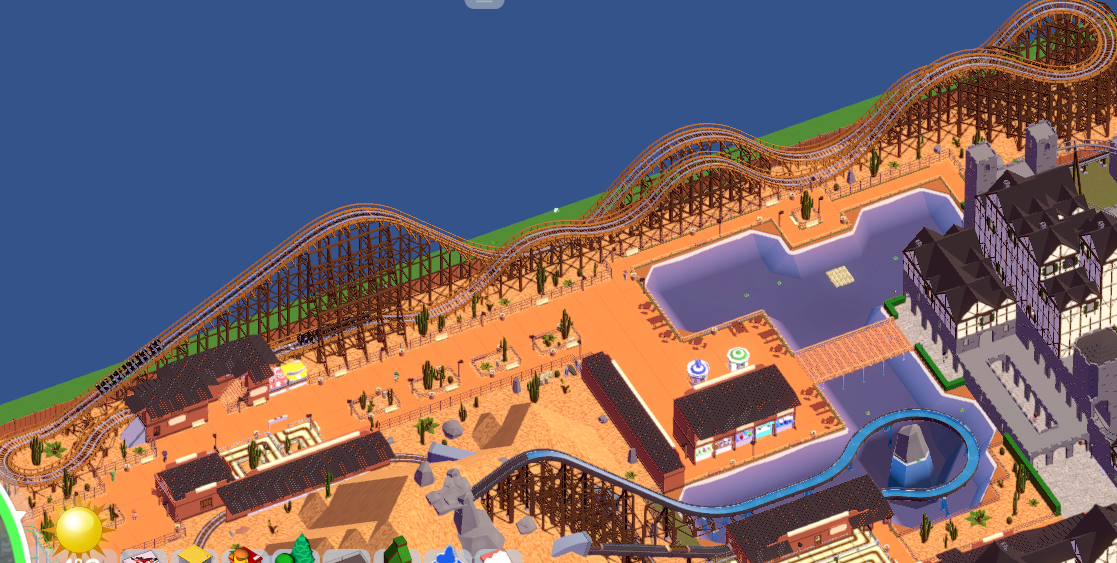
Task: Open the roller coaster rides build menu
Action: point(141,555)
